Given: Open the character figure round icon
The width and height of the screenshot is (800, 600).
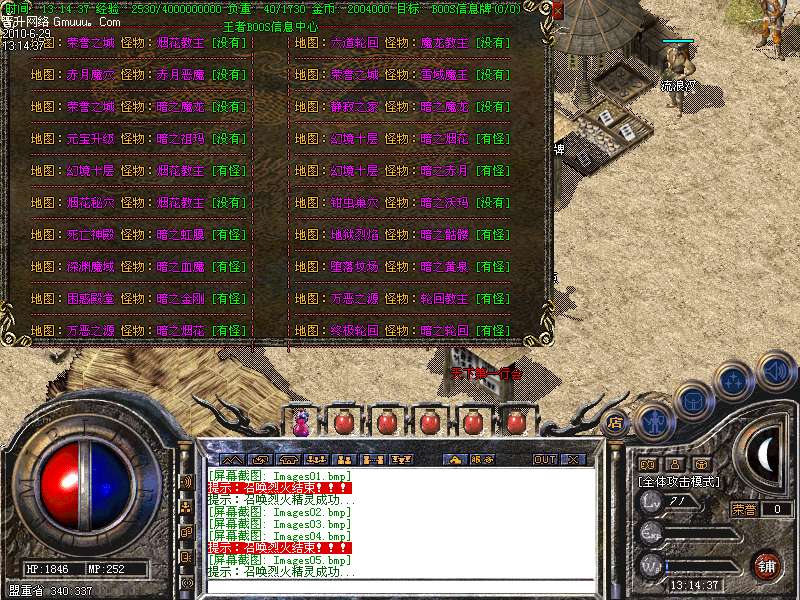Looking at the screenshot, I should pos(654,421).
